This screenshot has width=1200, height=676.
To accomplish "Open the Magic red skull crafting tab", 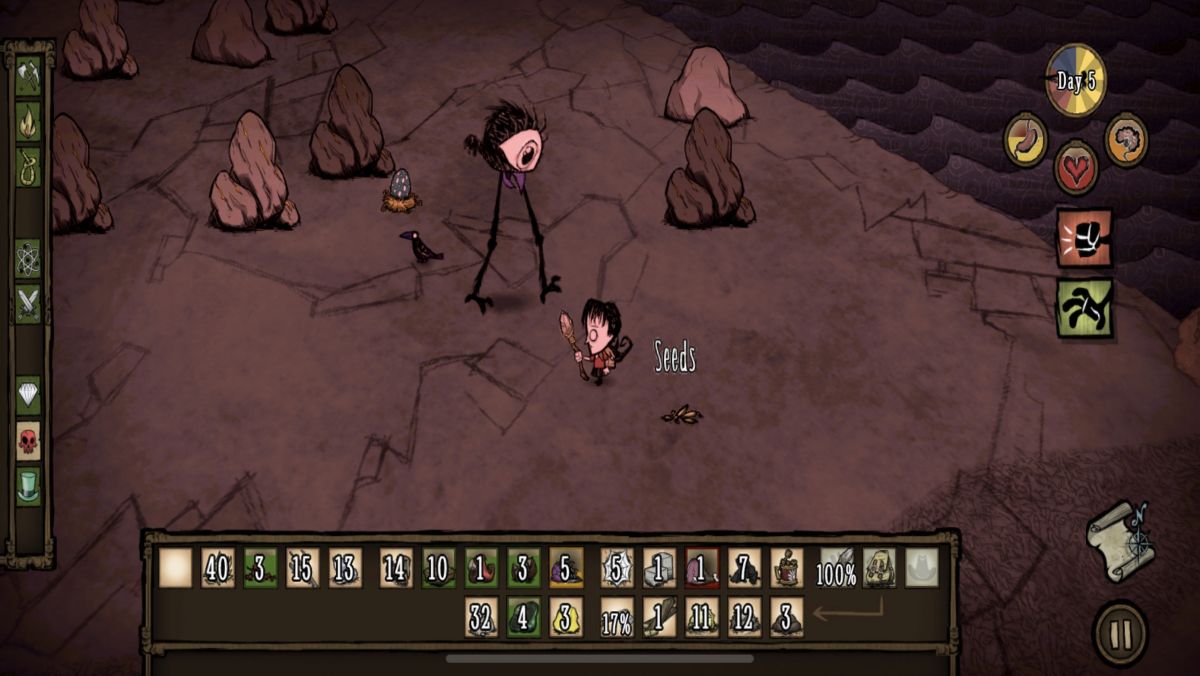I will (x=28, y=440).
